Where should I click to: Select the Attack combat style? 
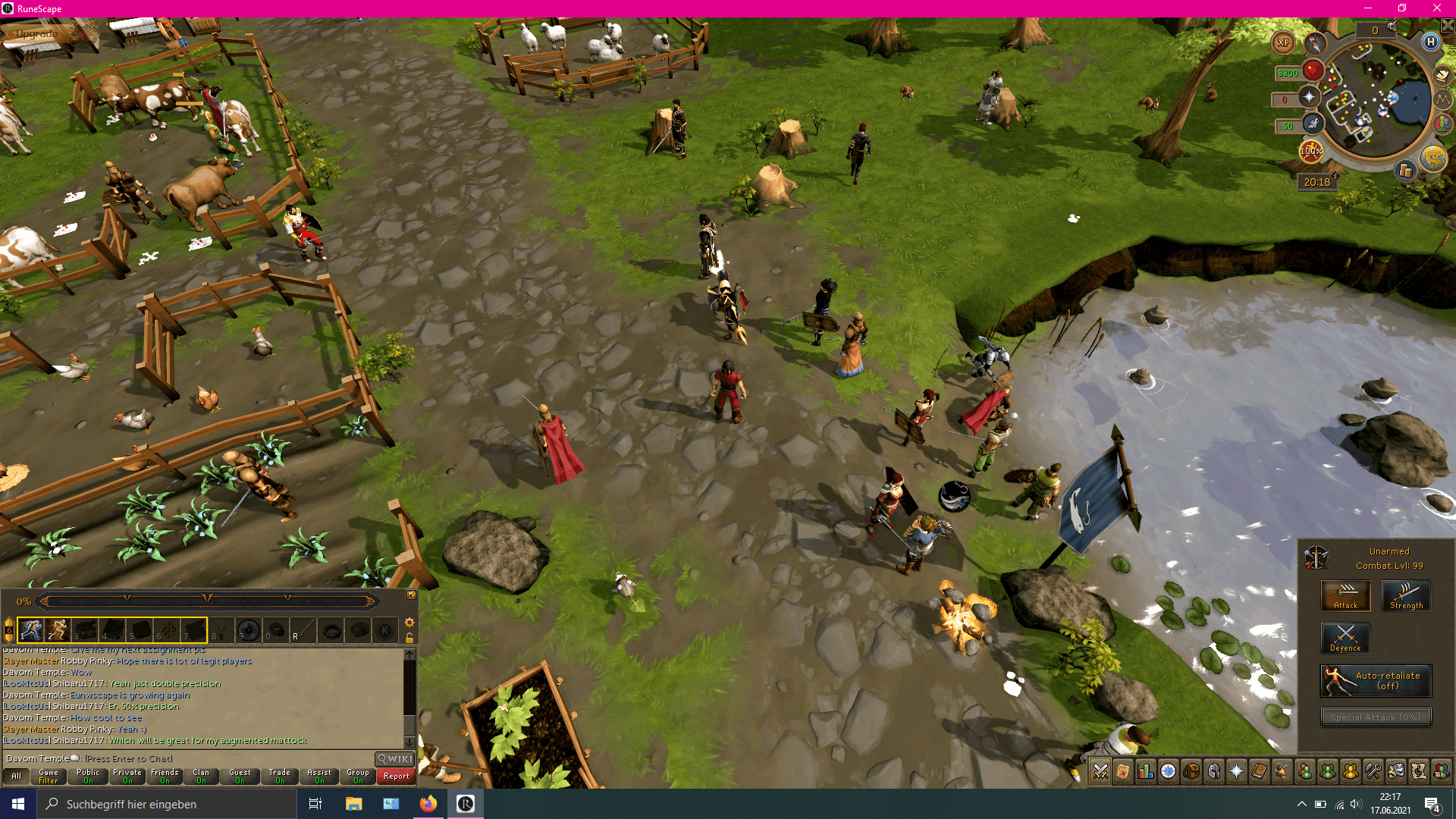tap(1345, 596)
